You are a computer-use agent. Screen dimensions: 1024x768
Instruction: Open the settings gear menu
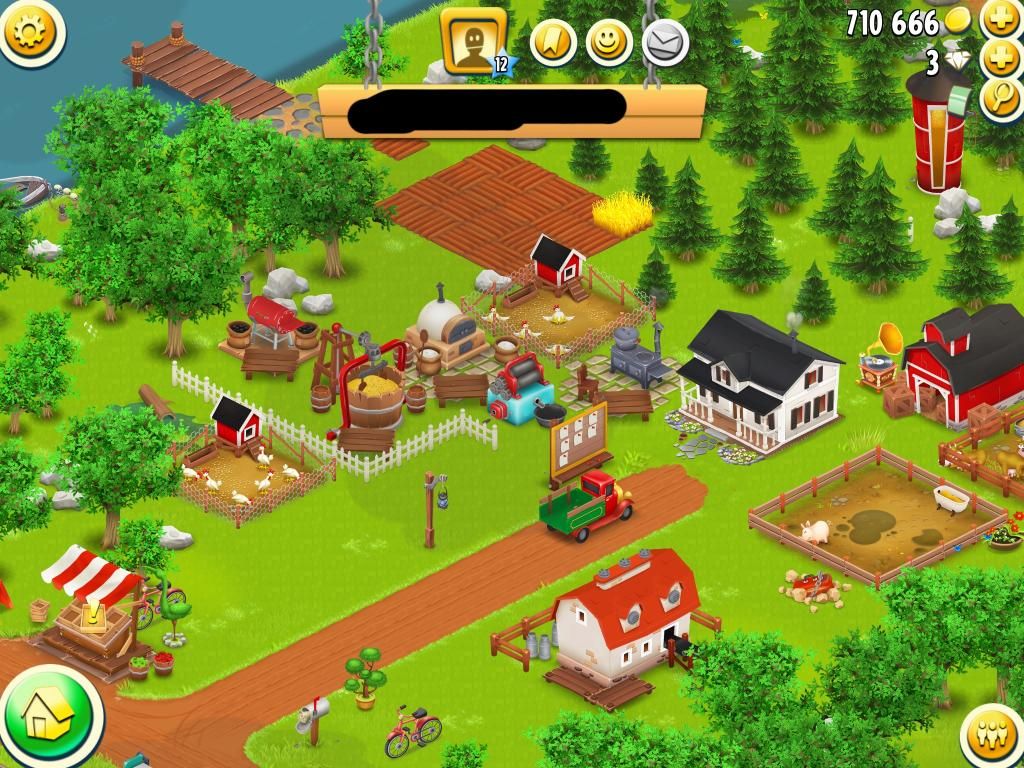click(31, 32)
